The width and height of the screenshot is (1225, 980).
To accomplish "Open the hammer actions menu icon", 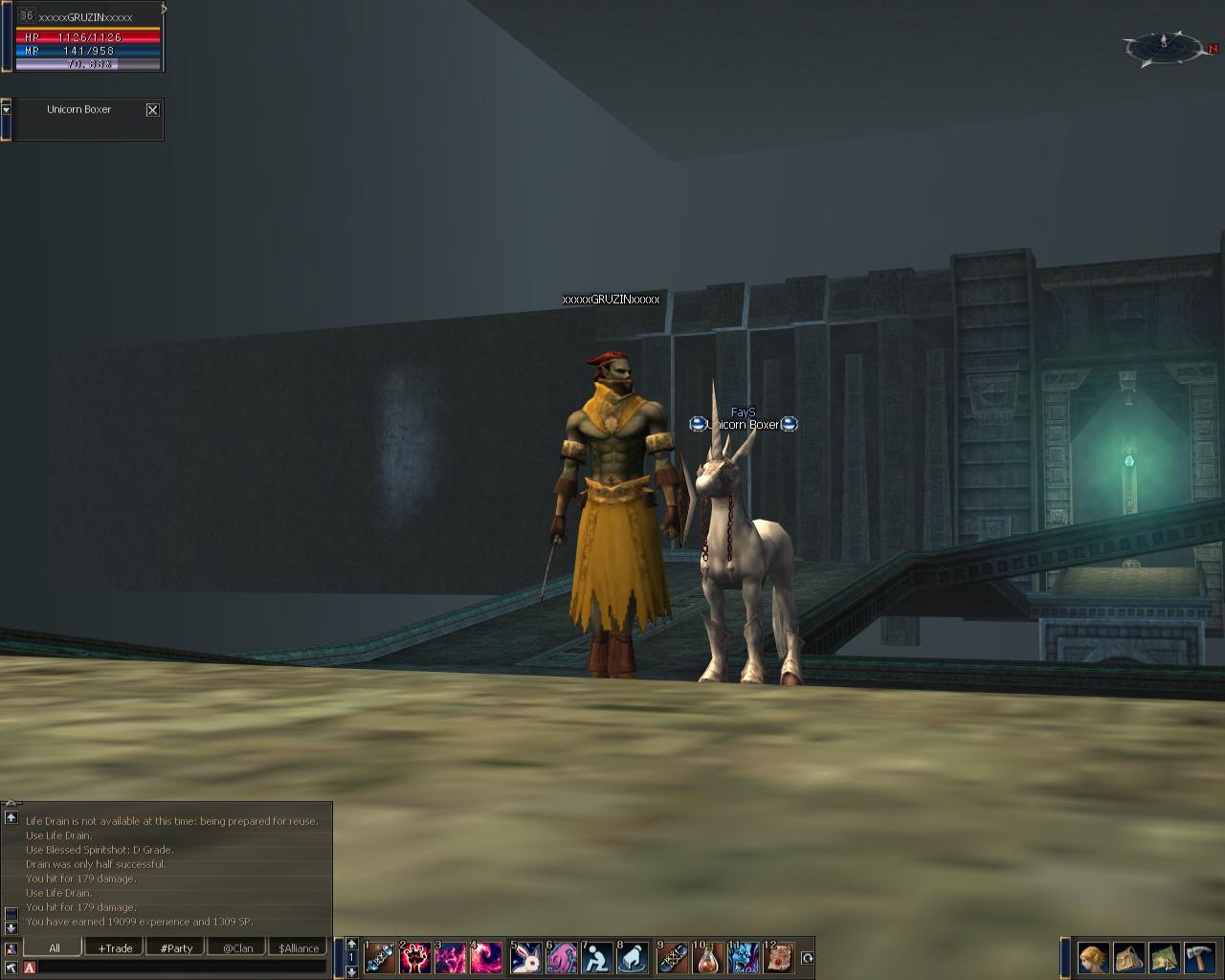I will click(x=1200, y=957).
